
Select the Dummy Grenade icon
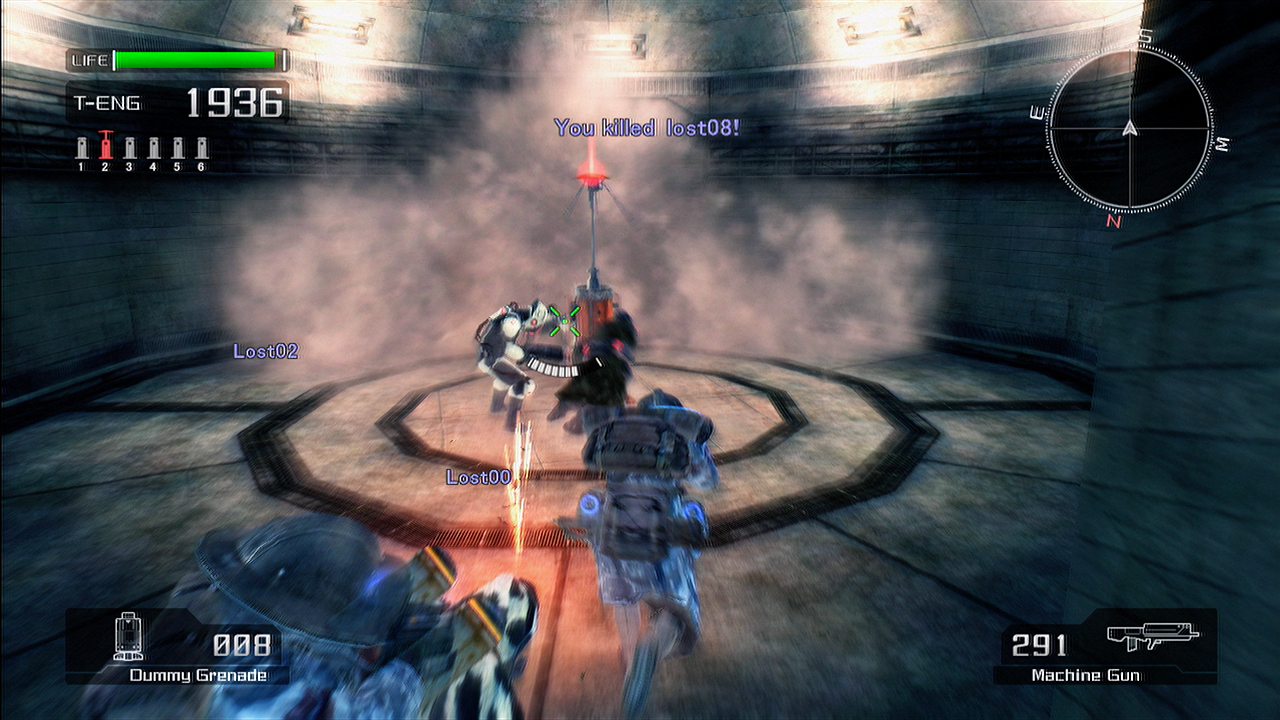[129, 637]
